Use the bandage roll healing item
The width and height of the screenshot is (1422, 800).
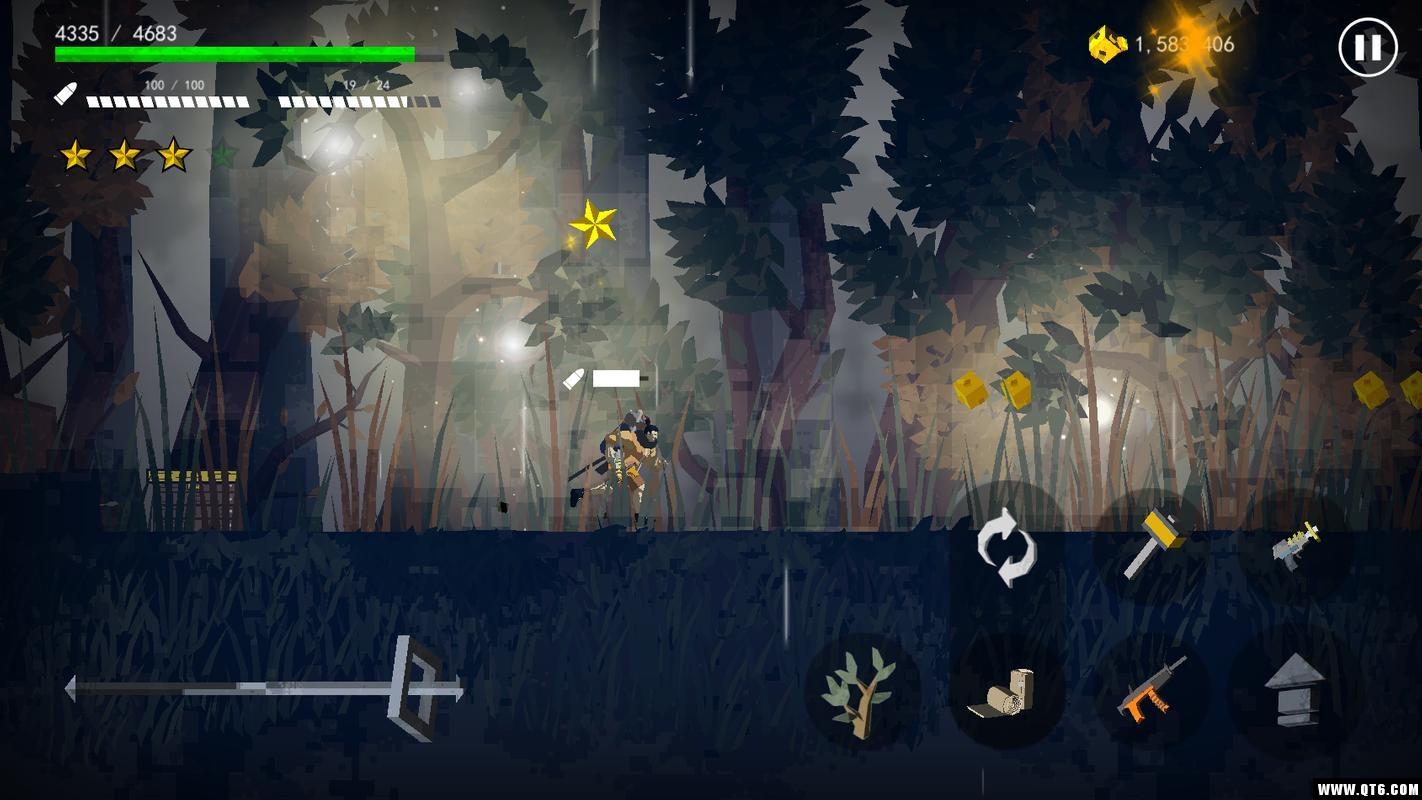coord(1006,691)
